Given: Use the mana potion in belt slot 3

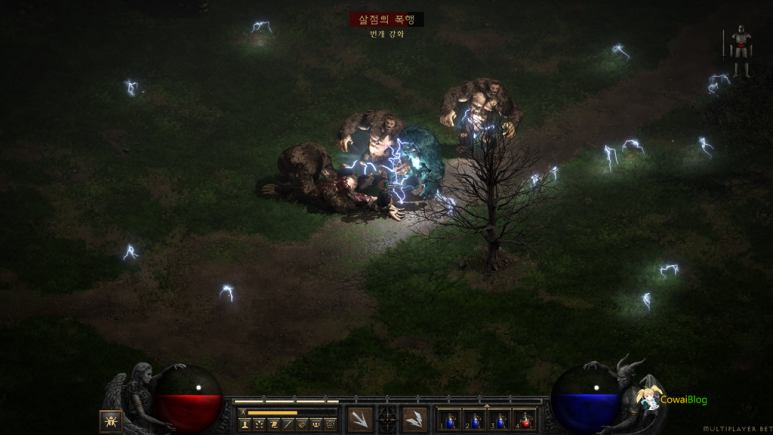Looking at the screenshot, I should coord(500,420).
